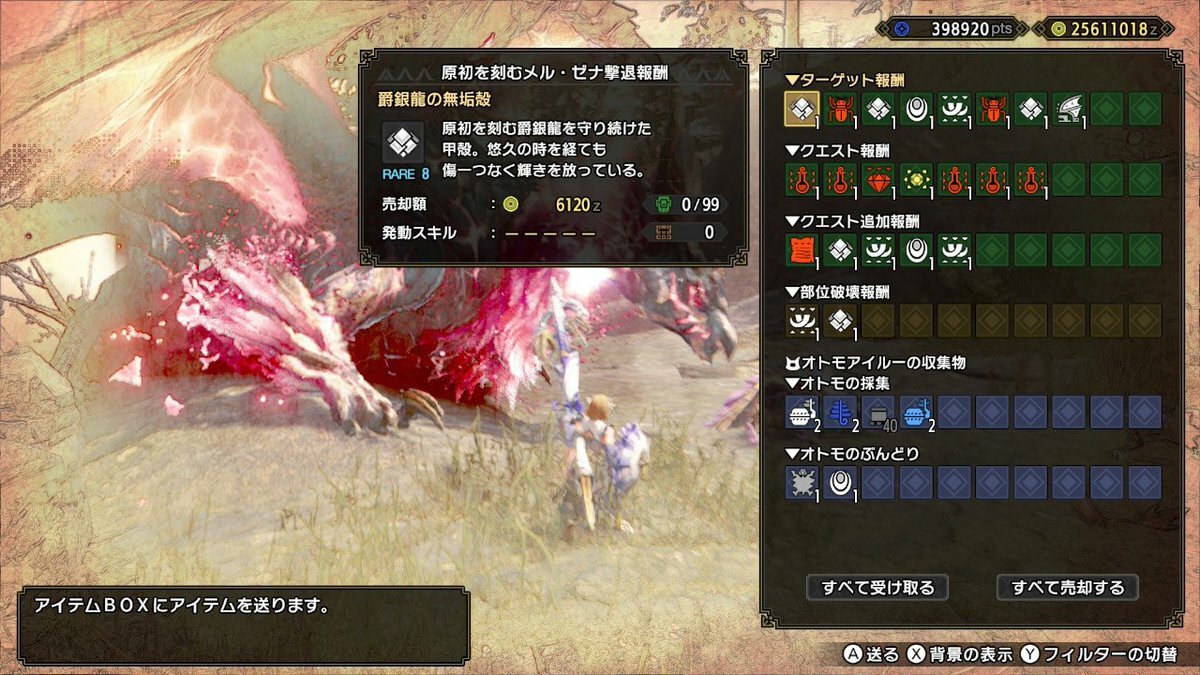Select the highlighted 爵銀龍の無垢殻 reward slot
1200x675 pixels.
[x=802, y=109]
